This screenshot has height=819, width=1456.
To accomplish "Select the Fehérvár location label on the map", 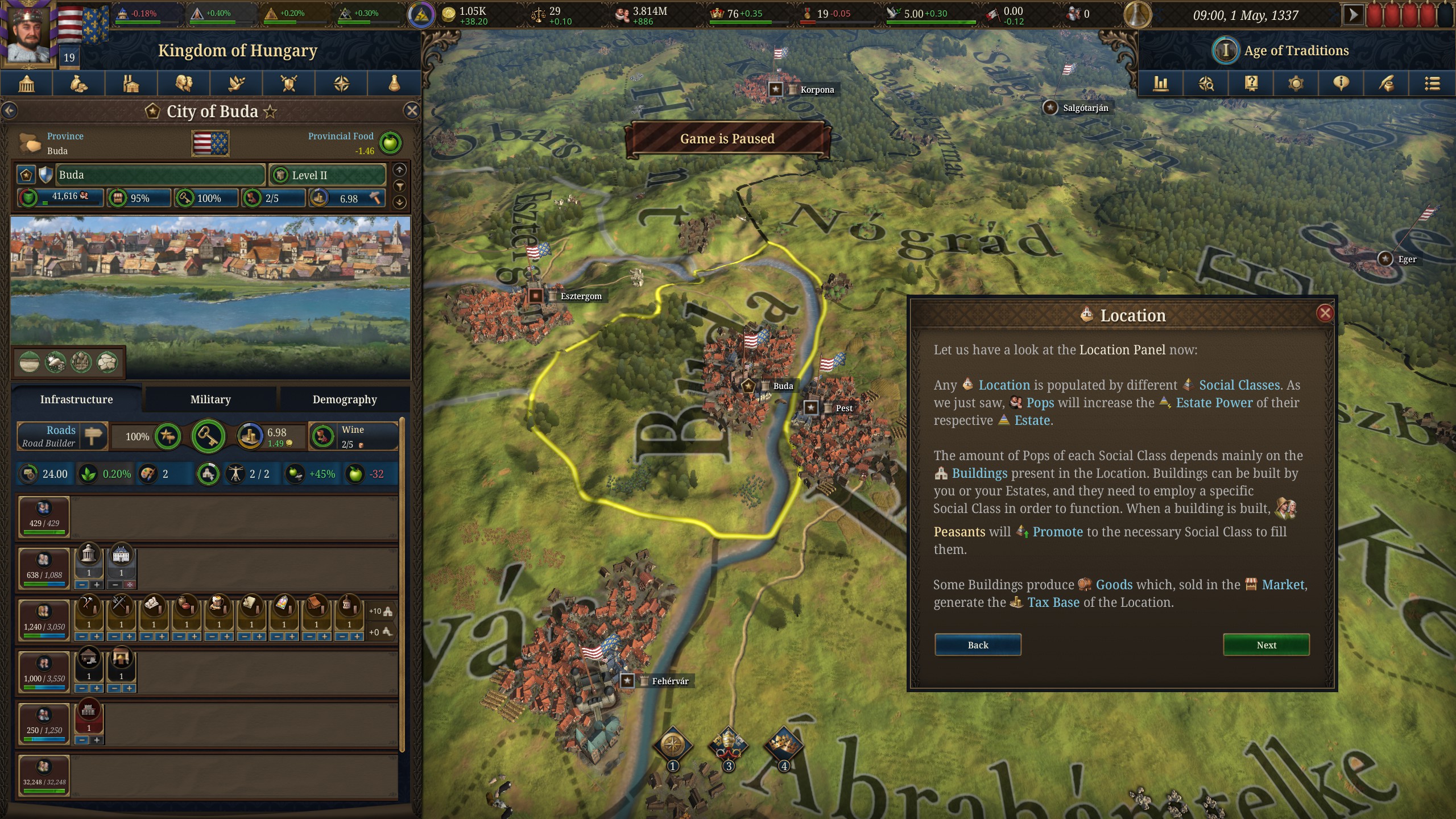I will (x=669, y=681).
